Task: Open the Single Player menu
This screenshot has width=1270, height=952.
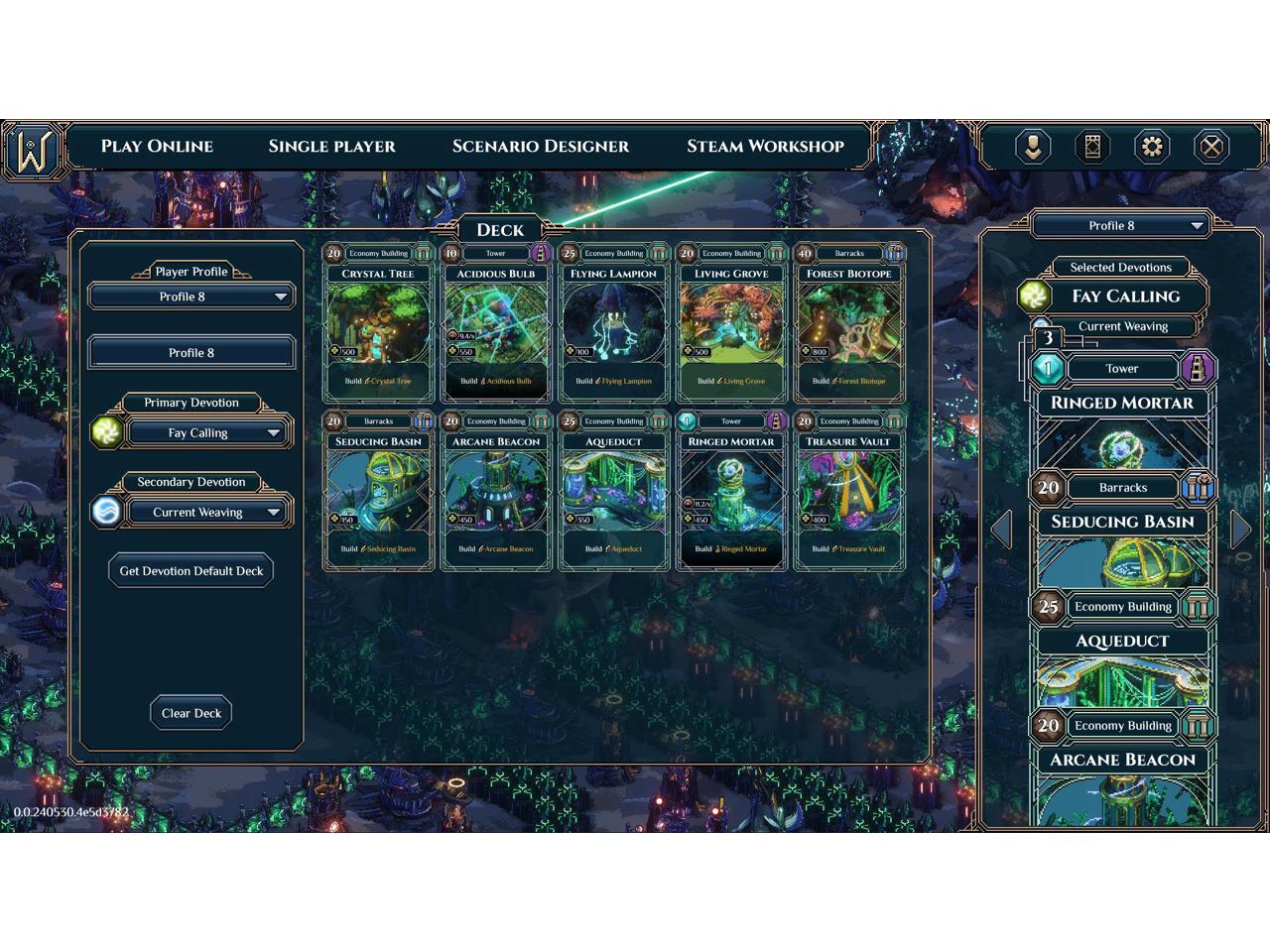Action: pos(331,147)
